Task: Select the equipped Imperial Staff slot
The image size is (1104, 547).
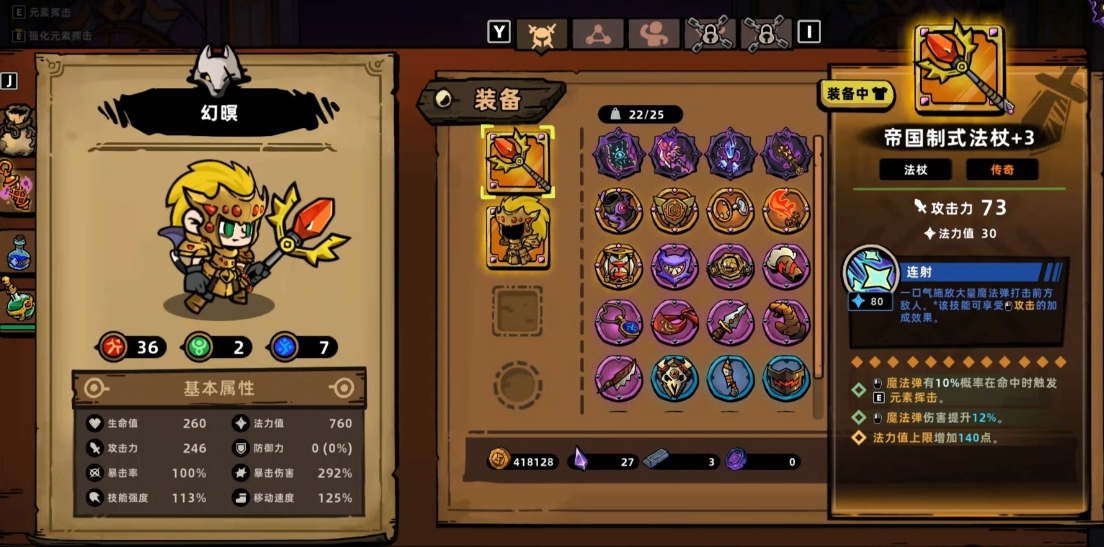Action: [517, 160]
